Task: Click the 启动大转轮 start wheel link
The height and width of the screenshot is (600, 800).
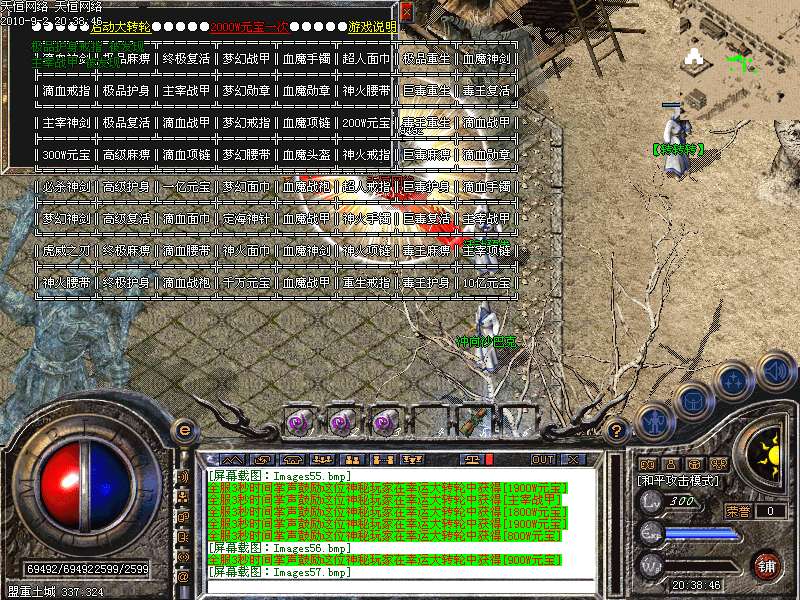Action: 120,27
